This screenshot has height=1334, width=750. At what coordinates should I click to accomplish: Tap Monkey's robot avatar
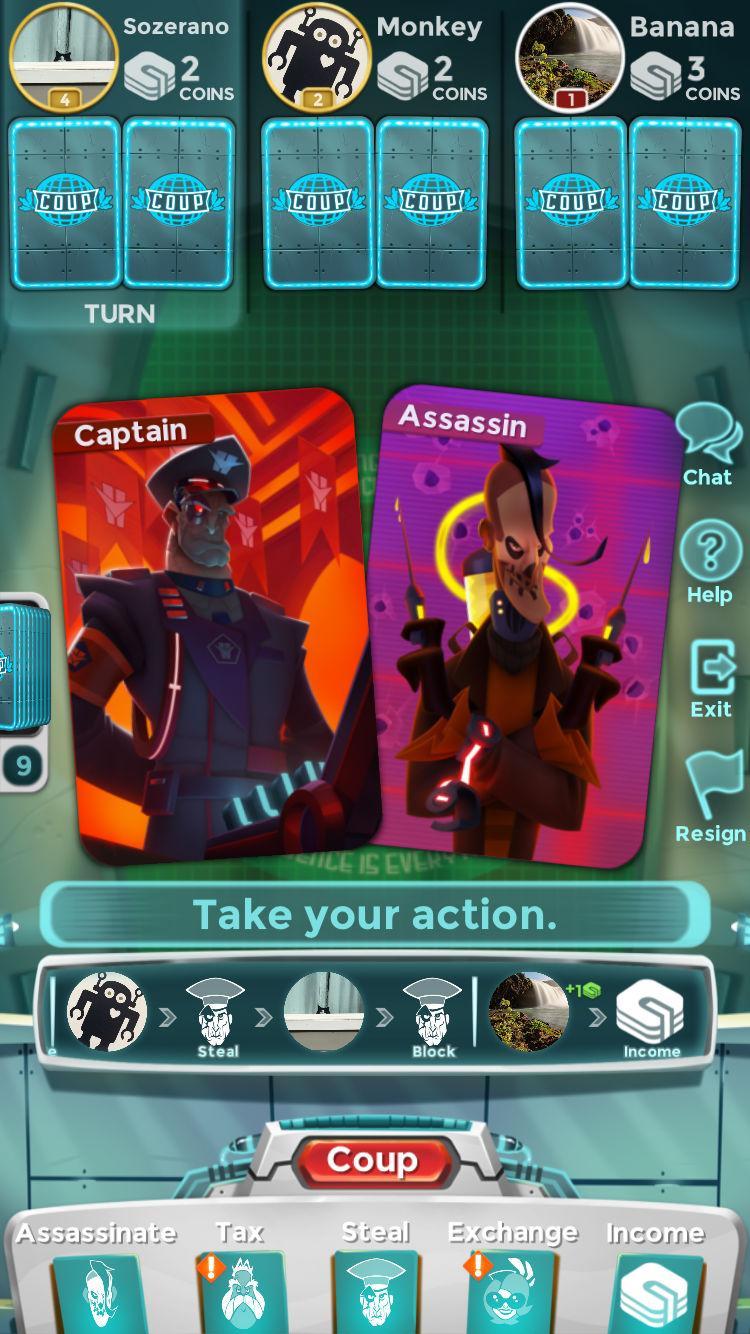[x=317, y=56]
